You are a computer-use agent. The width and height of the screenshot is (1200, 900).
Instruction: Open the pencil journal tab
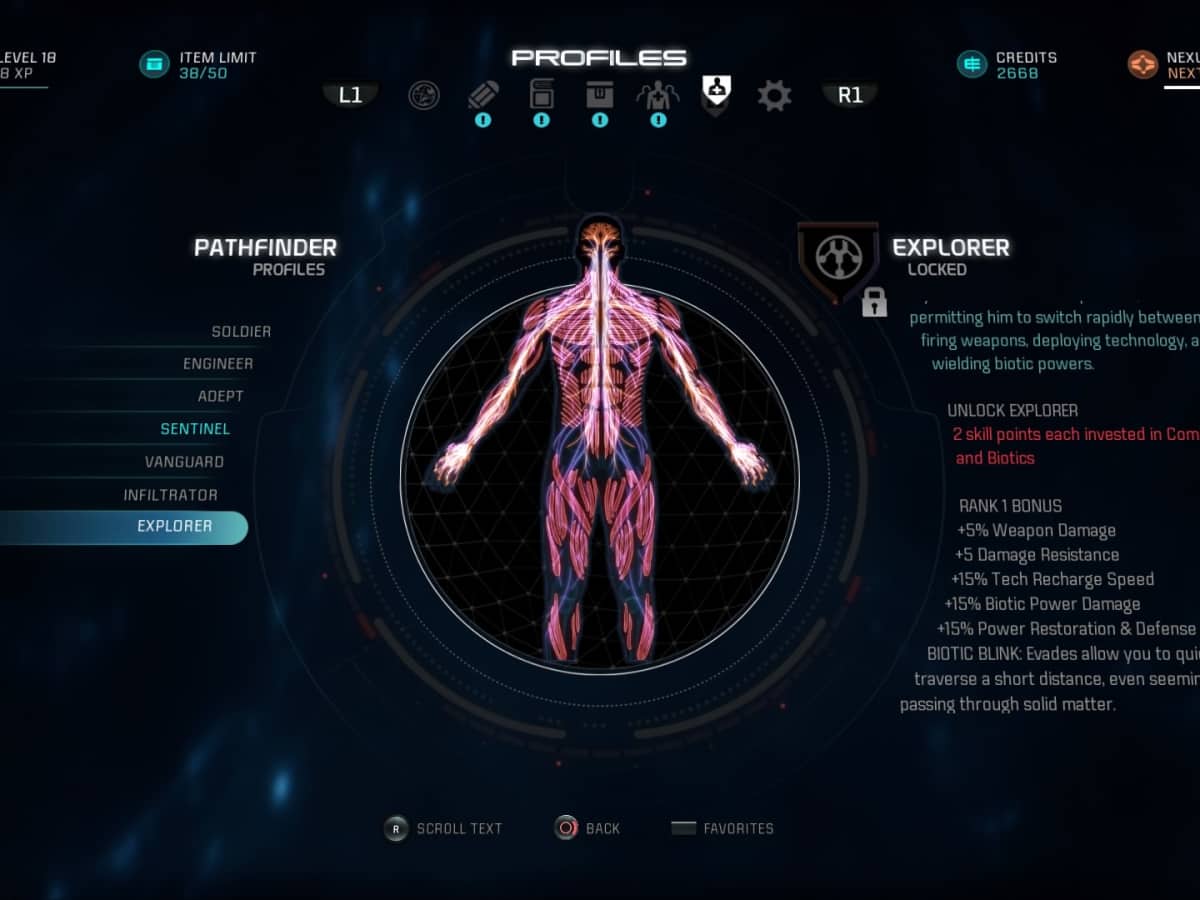pos(483,96)
